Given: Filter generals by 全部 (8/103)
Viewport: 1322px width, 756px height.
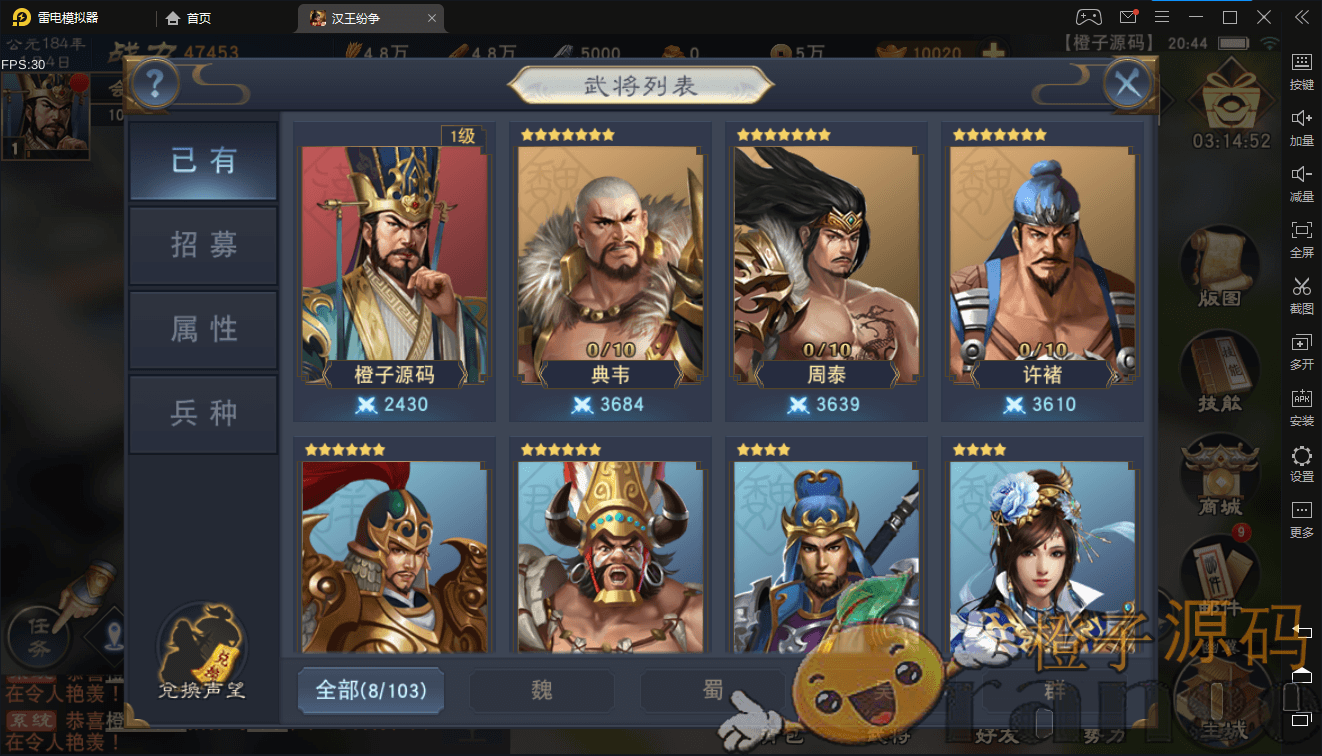Looking at the screenshot, I should [371, 690].
